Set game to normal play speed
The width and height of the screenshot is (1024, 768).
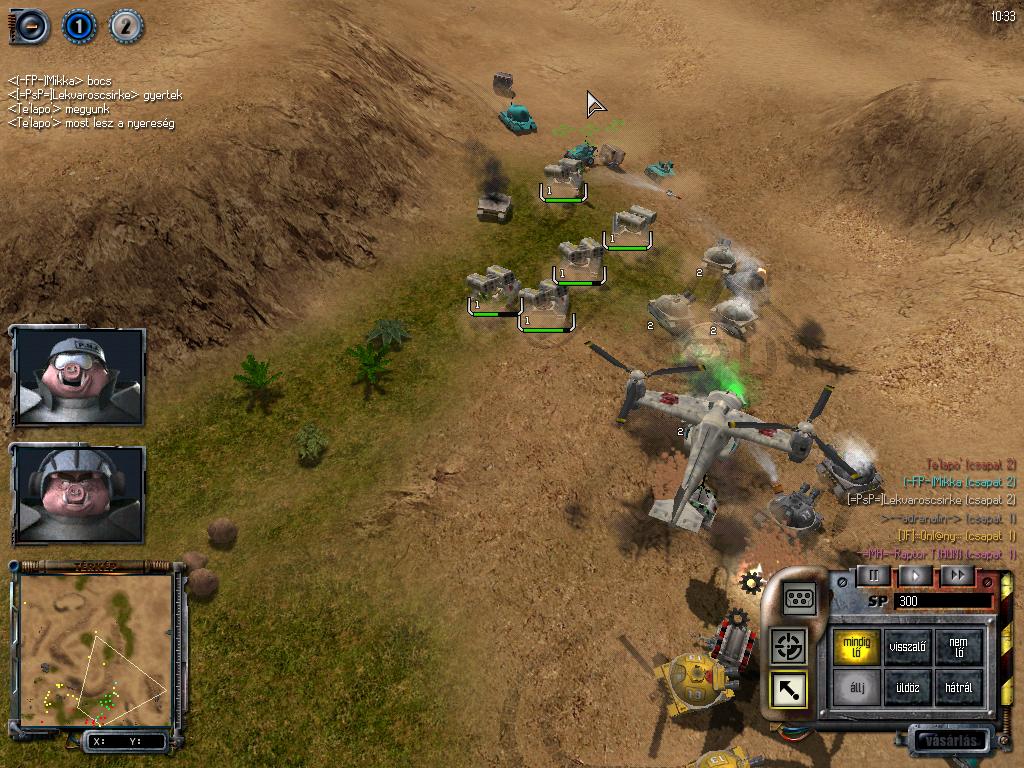[915, 576]
